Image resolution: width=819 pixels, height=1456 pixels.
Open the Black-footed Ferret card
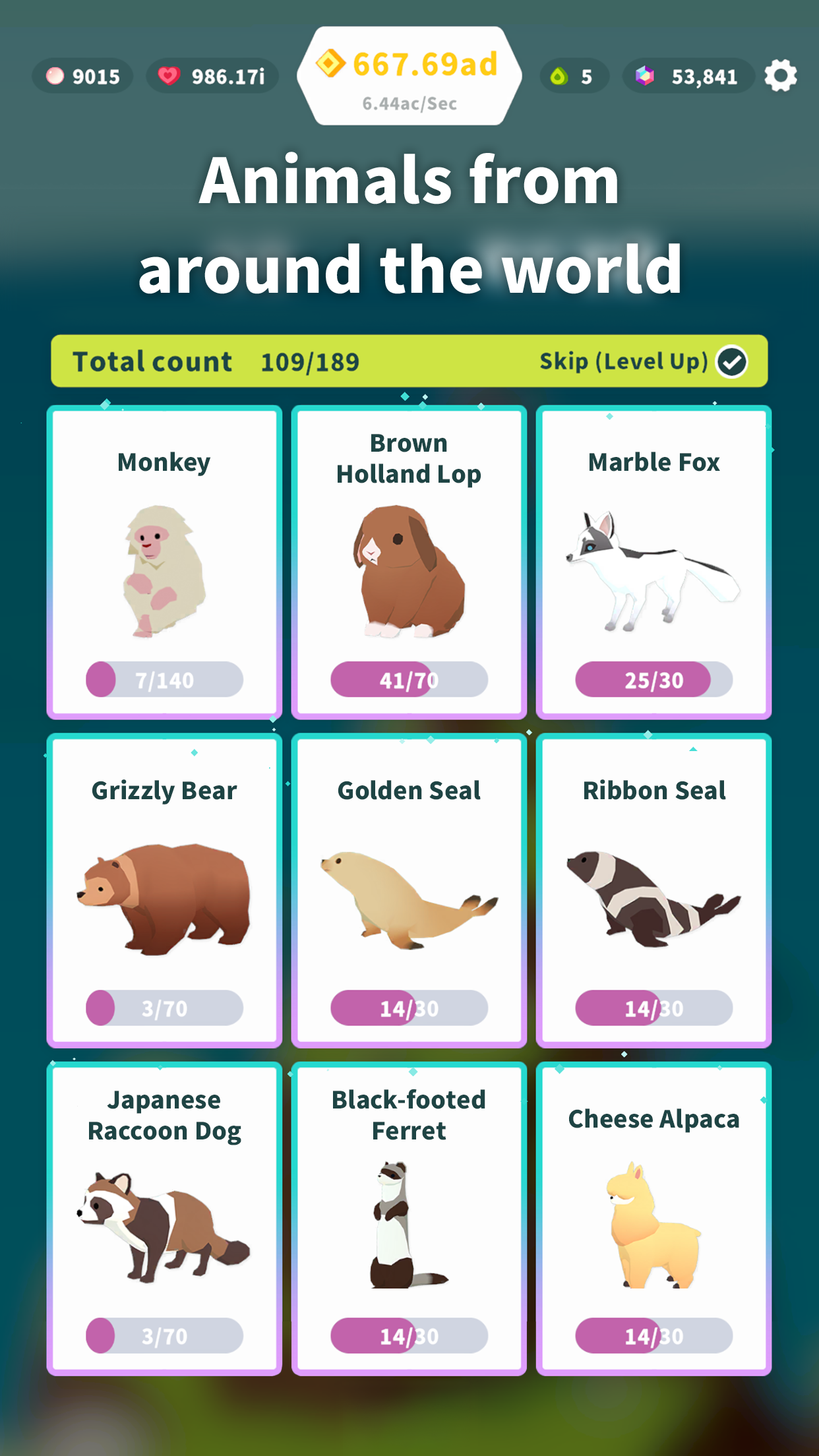point(409,1218)
